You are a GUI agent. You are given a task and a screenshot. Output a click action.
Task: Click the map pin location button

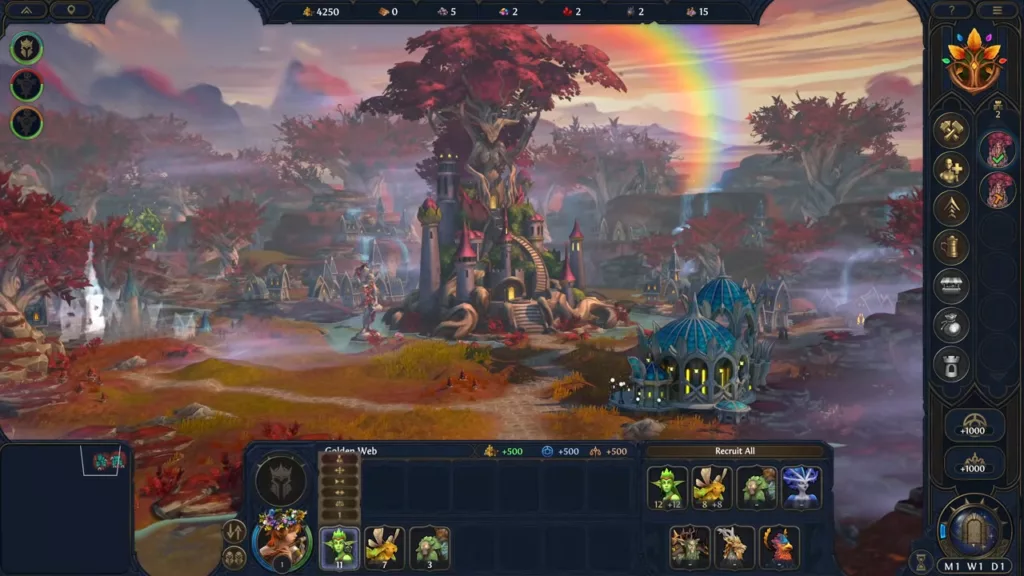pos(71,10)
